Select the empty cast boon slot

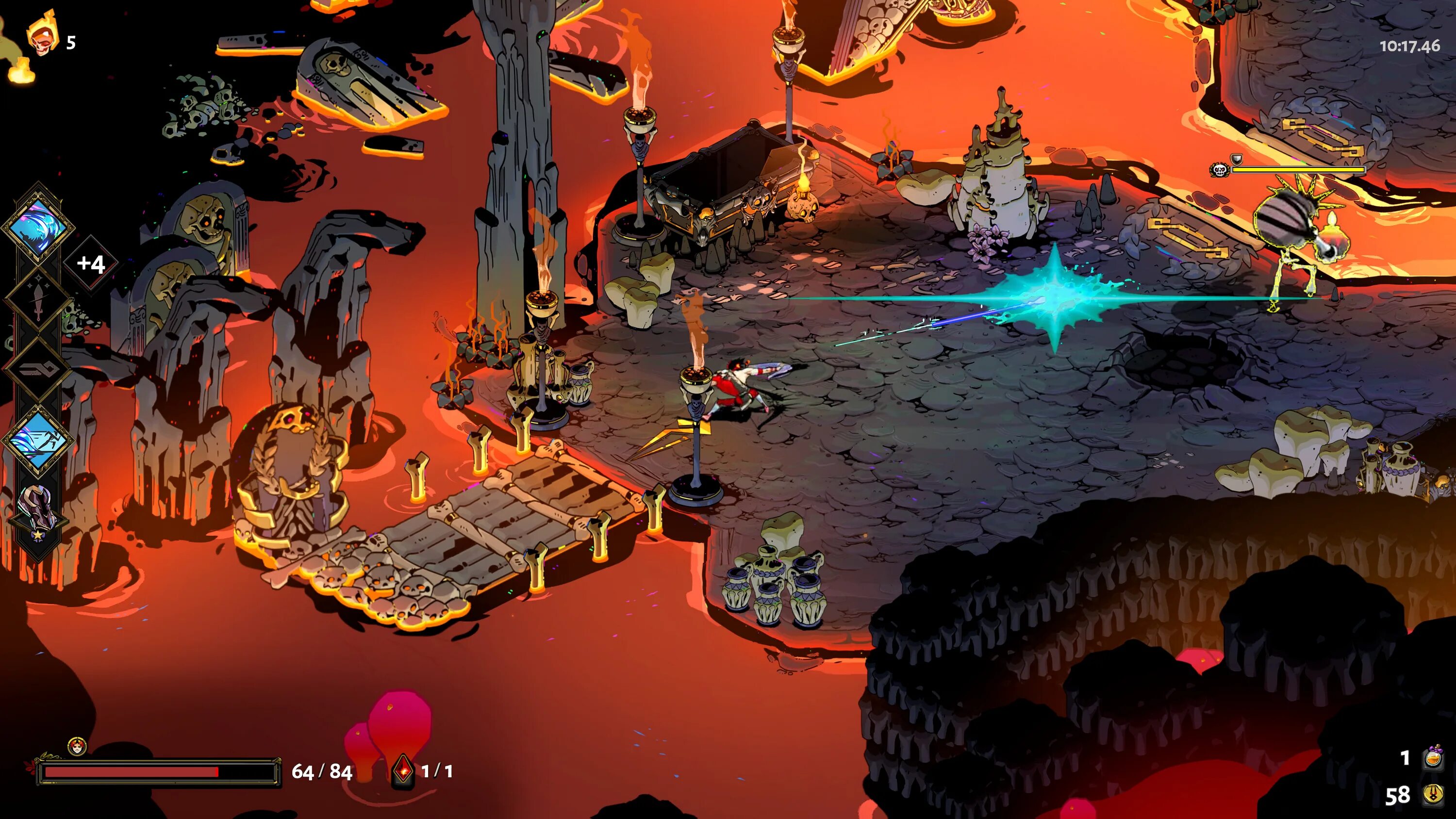[38, 370]
